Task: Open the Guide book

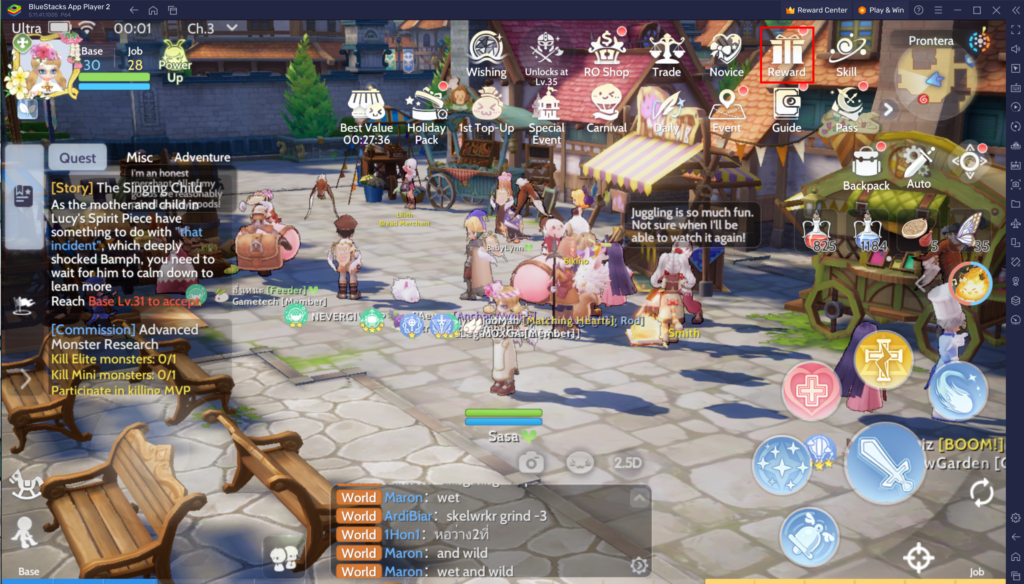Action: 787,109
